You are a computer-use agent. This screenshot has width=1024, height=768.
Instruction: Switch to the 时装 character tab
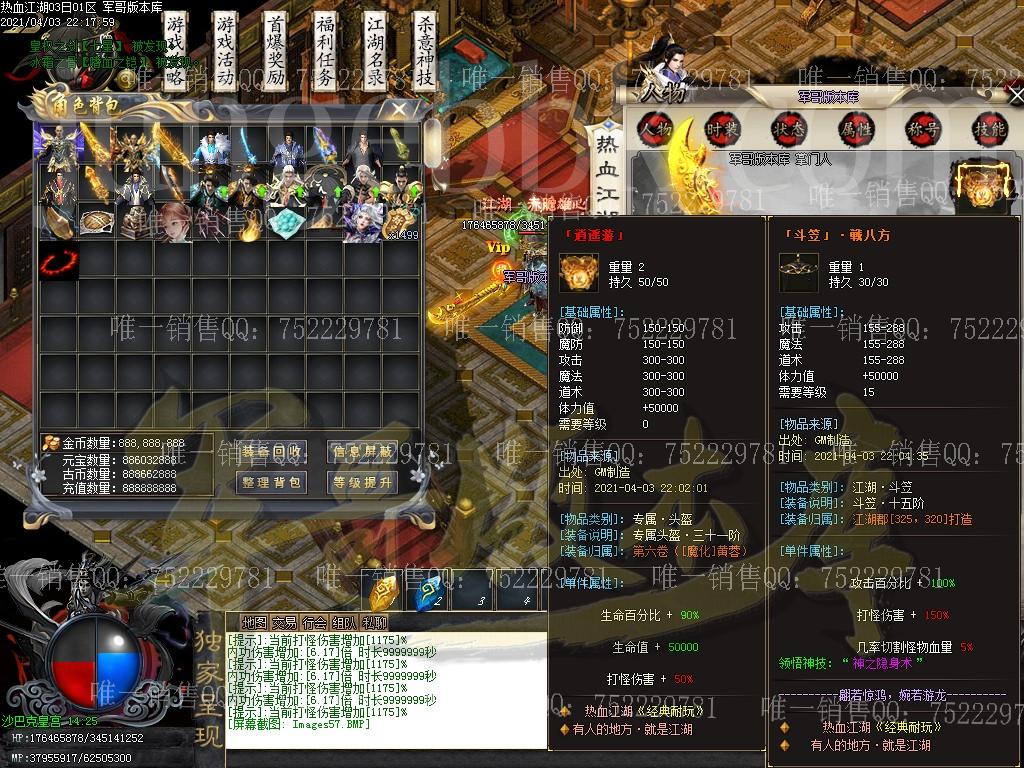point(722,128)
